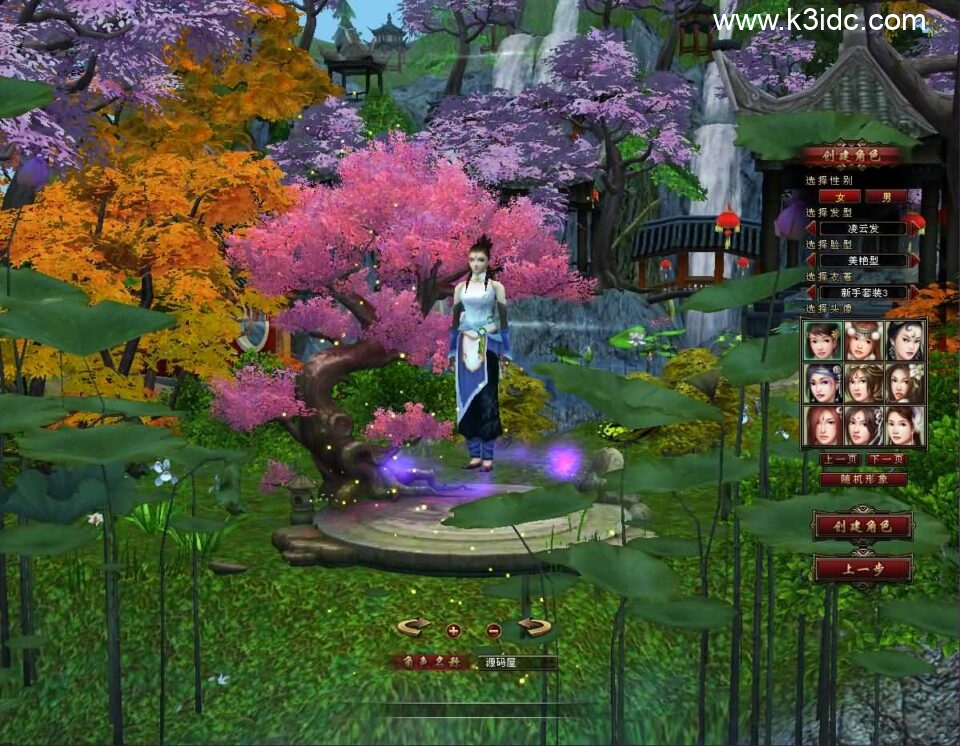Choose the previous face type
The image size is (960, 746).
[811, 260]
